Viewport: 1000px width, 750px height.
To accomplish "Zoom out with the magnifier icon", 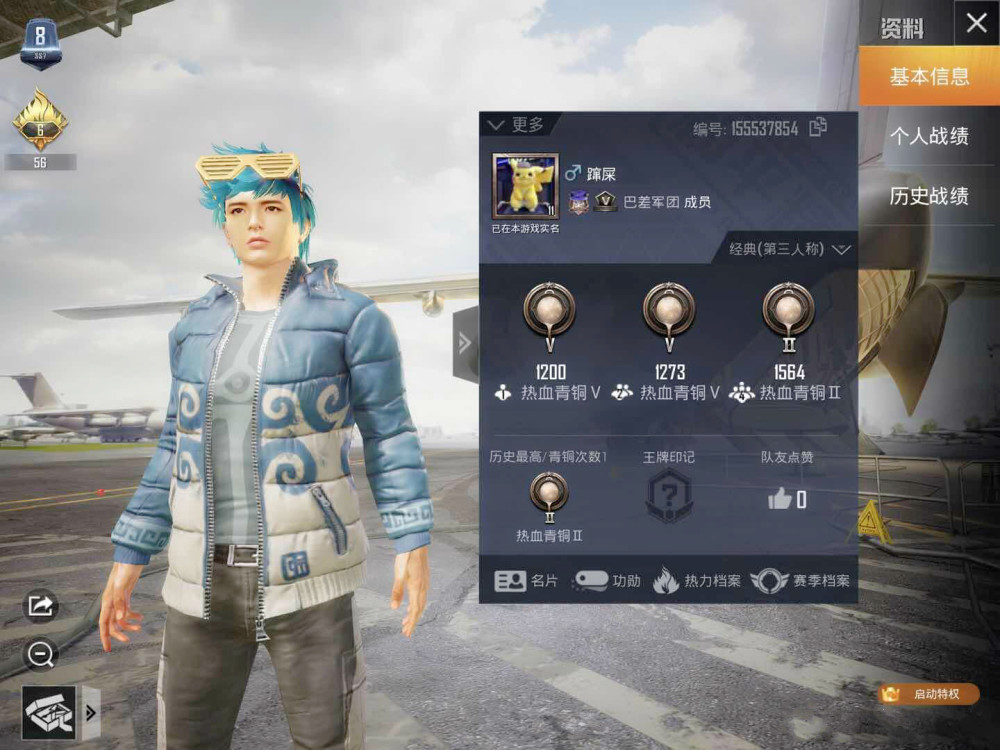I will (41, 655).
